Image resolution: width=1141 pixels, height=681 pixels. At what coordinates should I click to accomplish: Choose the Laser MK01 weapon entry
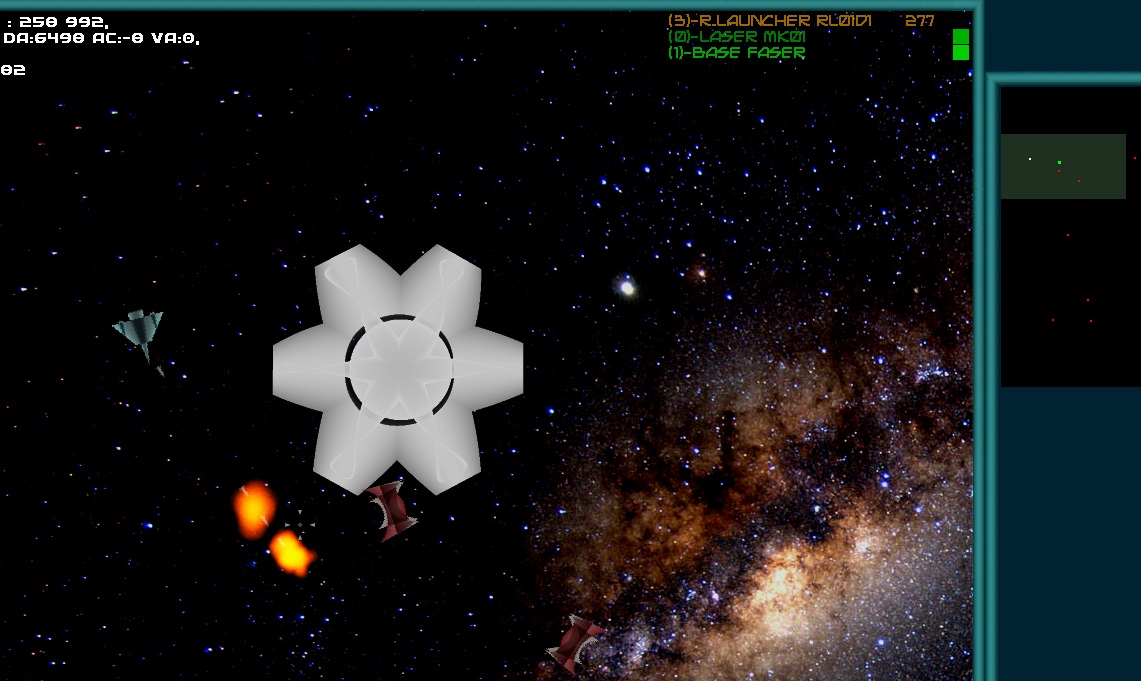[737, 37]
